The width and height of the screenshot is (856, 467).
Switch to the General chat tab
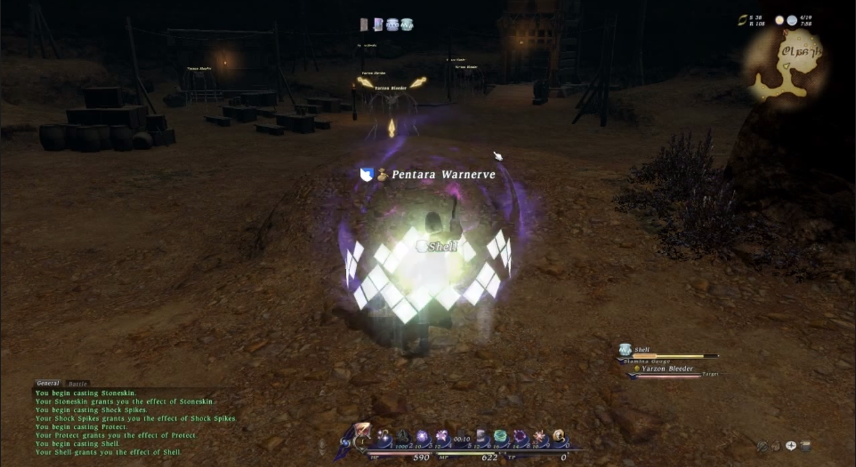pyautogui.click(x=47, y=383)
